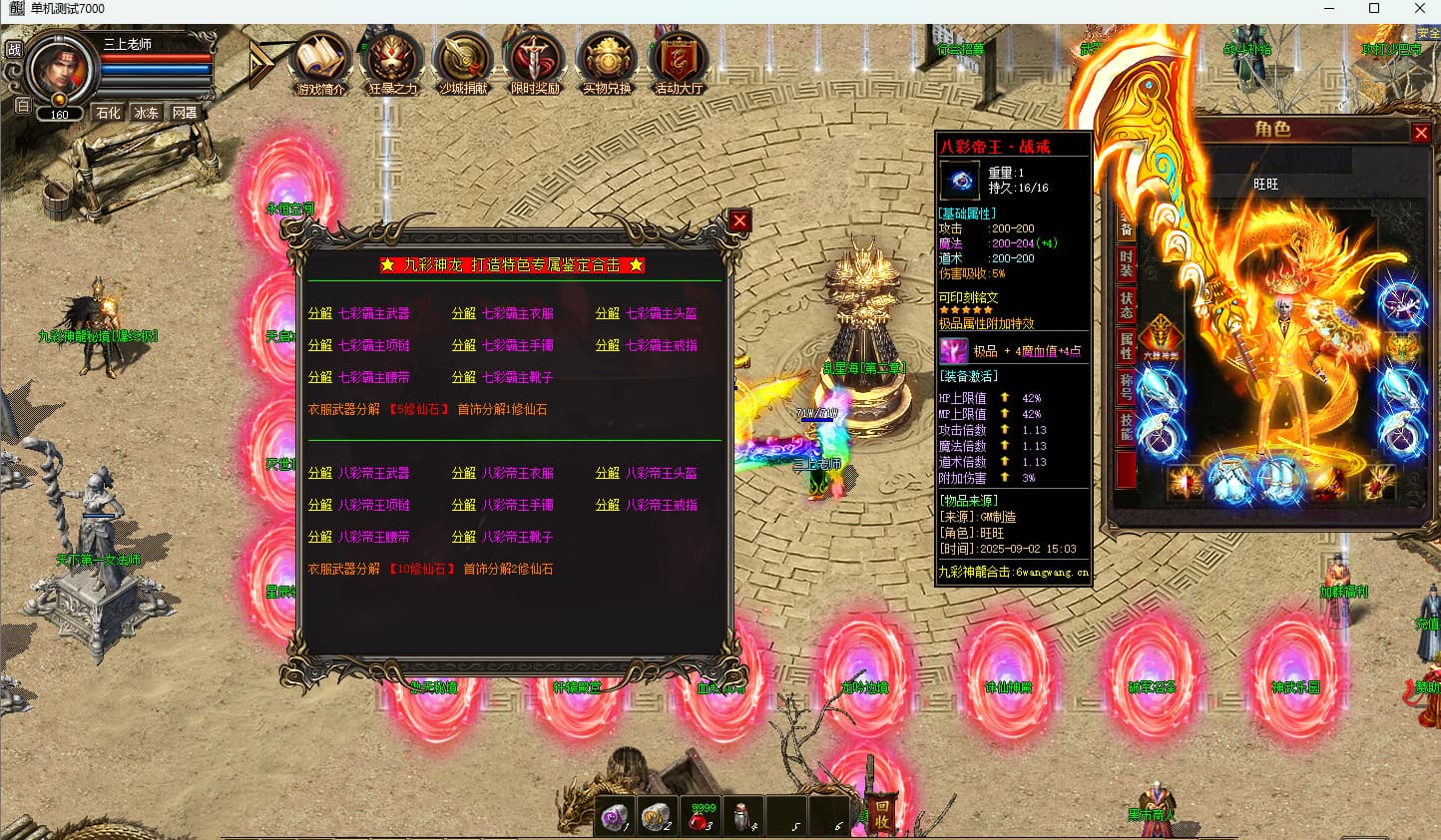Switch to the 时装 tab
The image size is (1441, 840).
tap(1126, 263)
